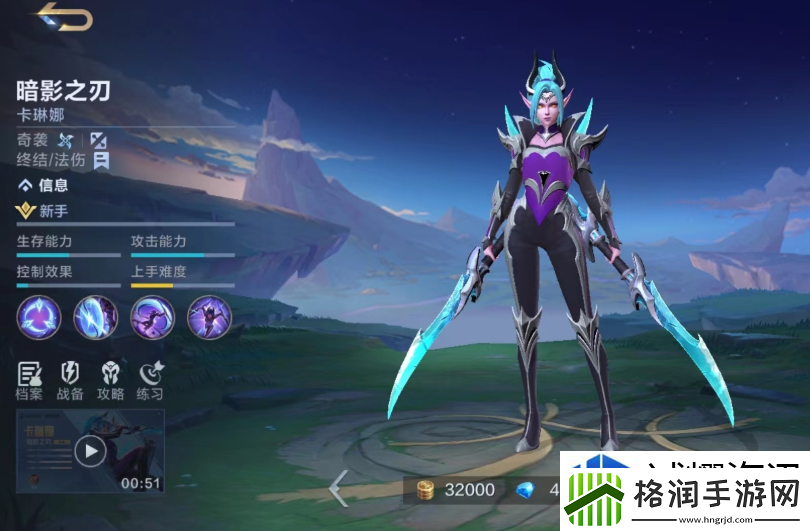Show the previous champion with left arrow
Viewport: 810px width, 531px height.
tap(339, 488)
